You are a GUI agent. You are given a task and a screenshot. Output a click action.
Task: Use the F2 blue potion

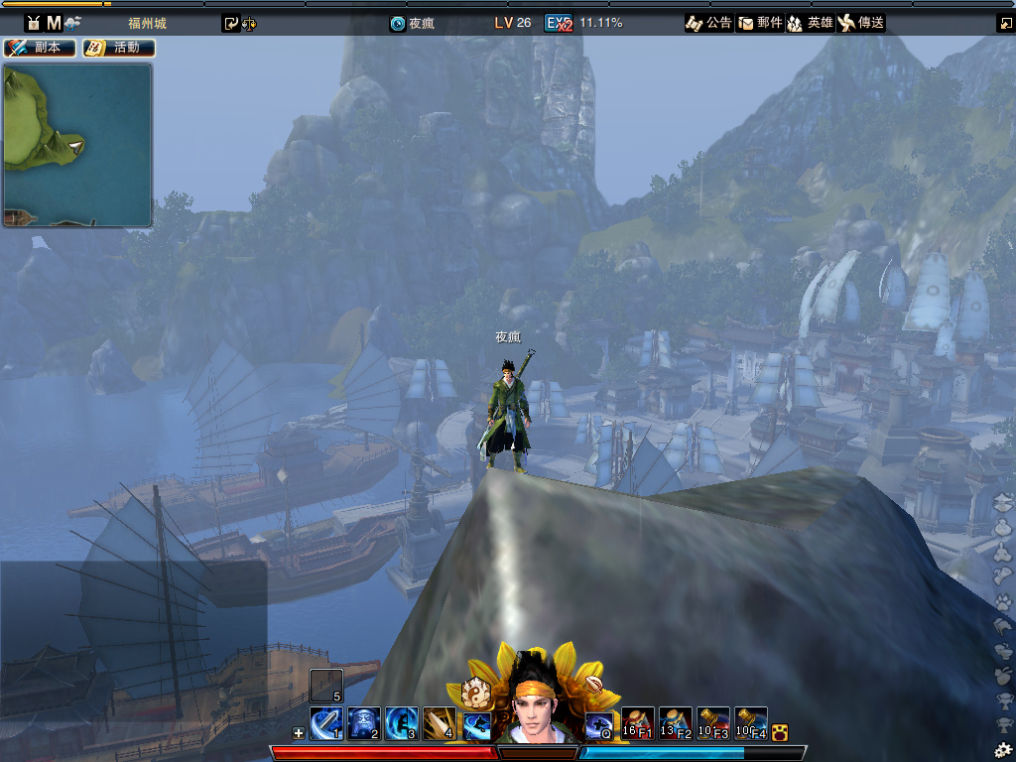[675, 723]
